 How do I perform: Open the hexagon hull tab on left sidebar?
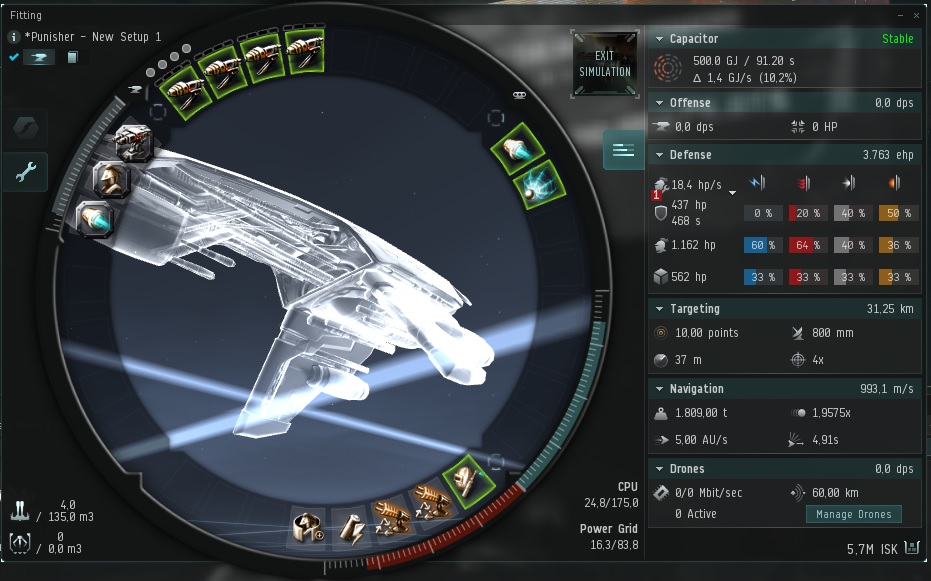click(x=26, y=128)
